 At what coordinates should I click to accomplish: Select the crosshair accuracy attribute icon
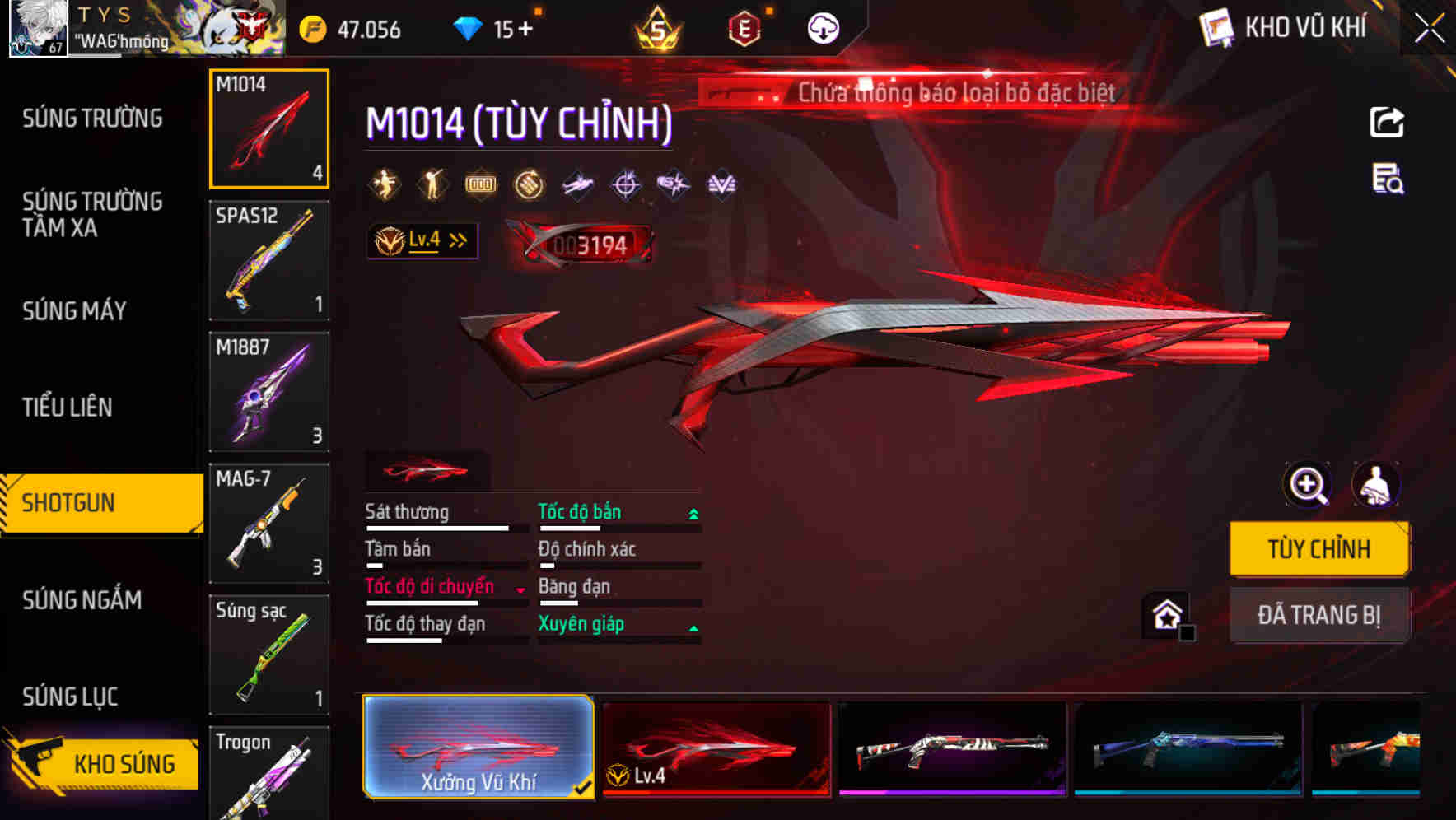(626, 183)
